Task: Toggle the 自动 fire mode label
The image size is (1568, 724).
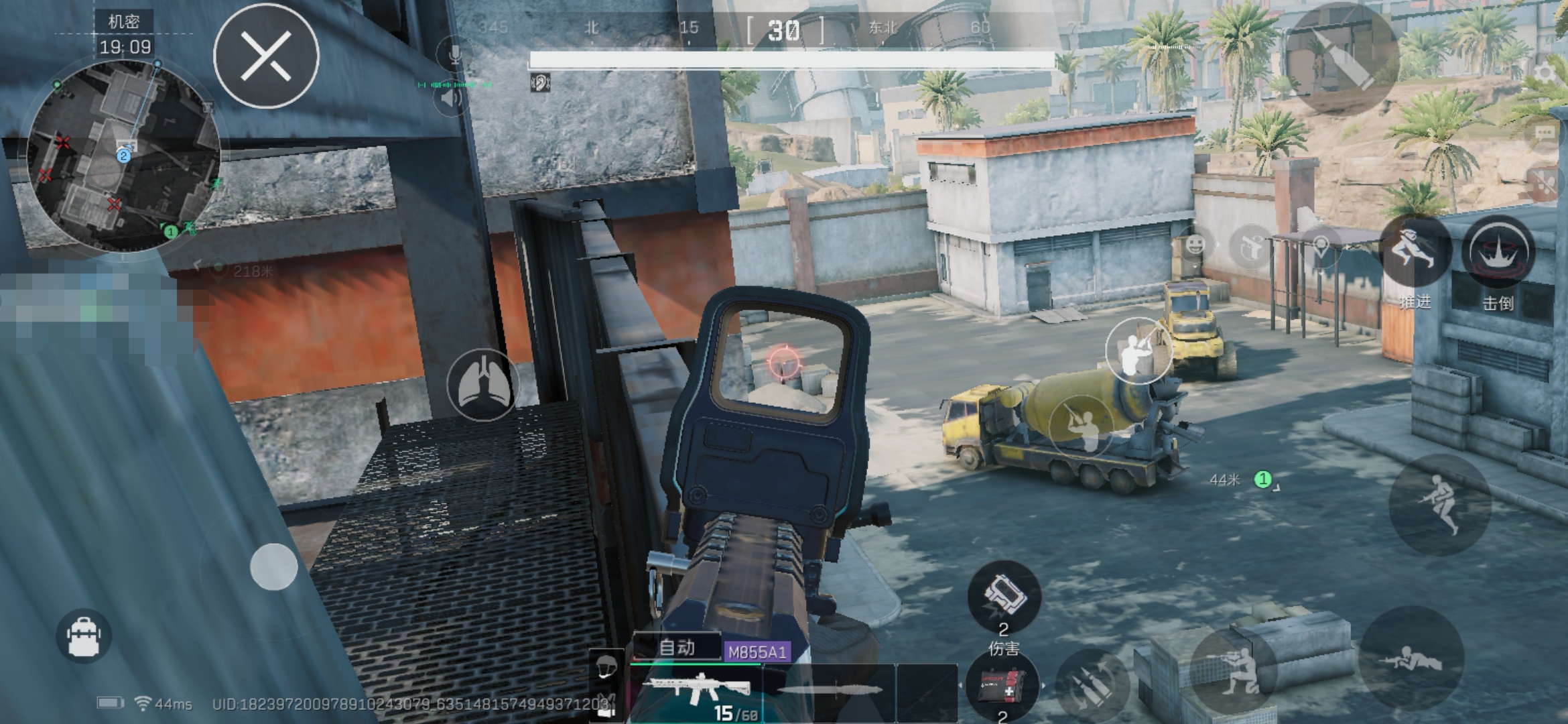Action: click(677, 648)
